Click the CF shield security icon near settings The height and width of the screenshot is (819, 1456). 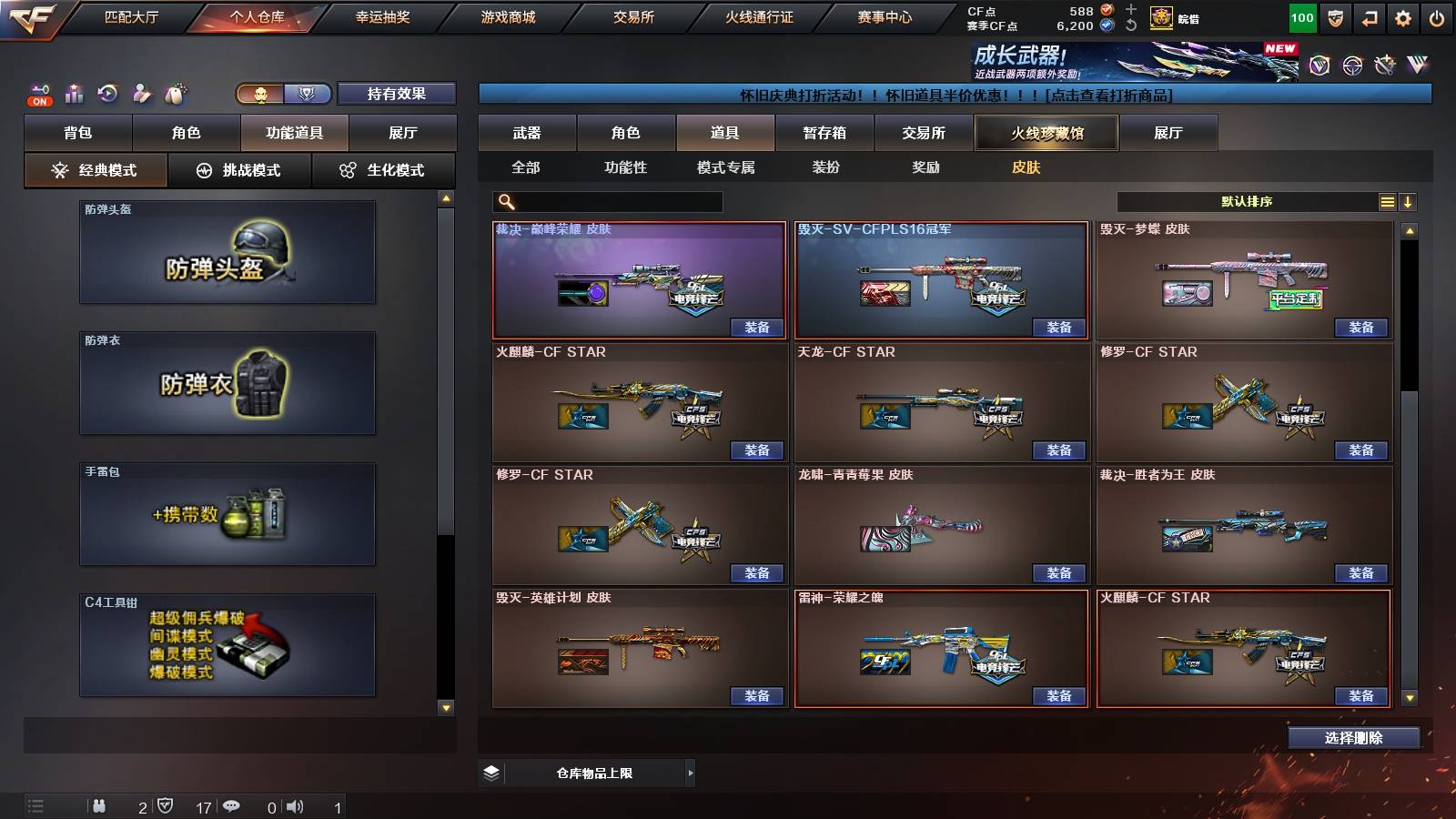[x=1335, y=17]
